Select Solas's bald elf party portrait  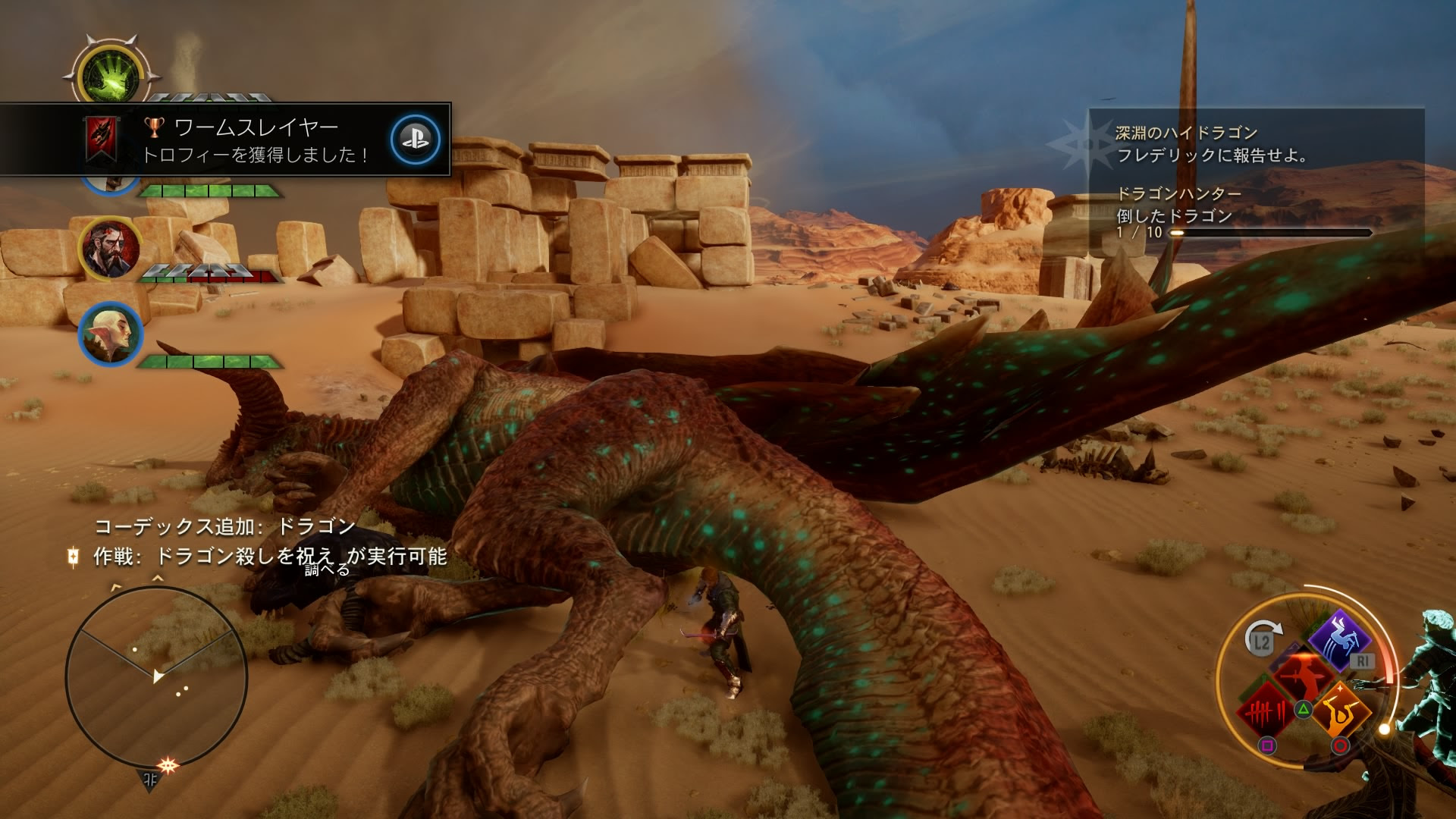(x=110, y=334)
